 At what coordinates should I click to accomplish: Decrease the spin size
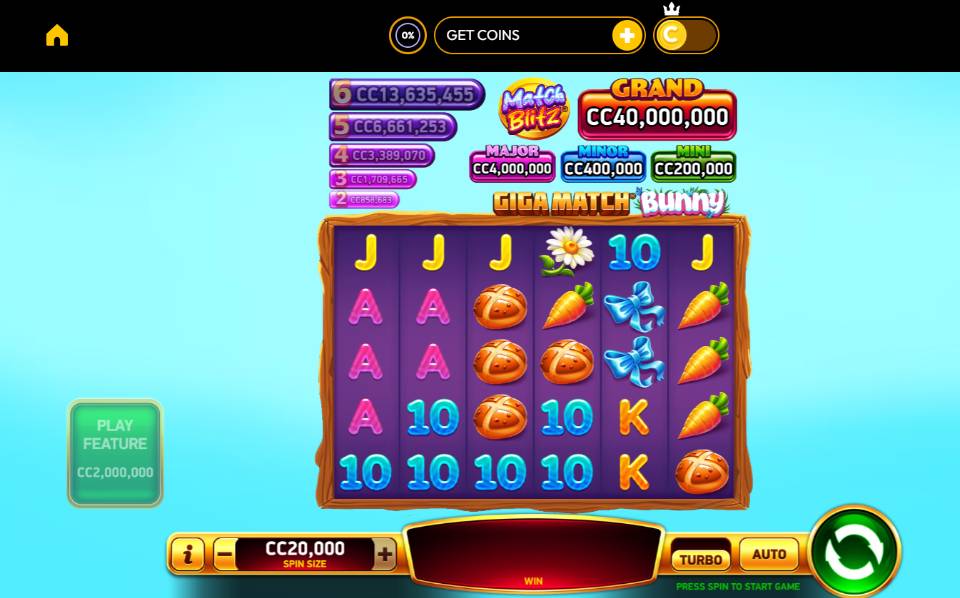225,553
